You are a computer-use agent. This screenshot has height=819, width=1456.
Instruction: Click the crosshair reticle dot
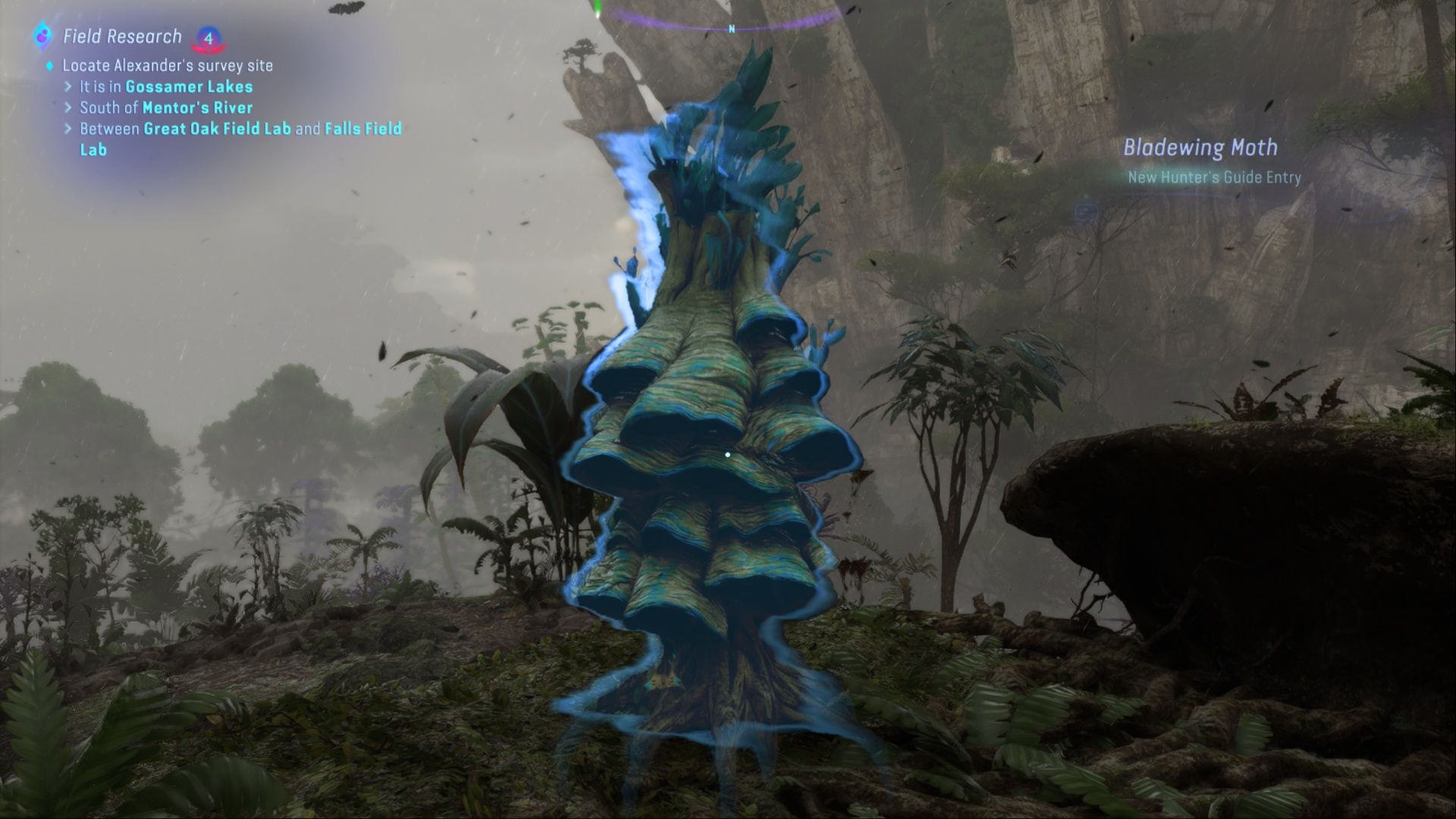(728, 453)
